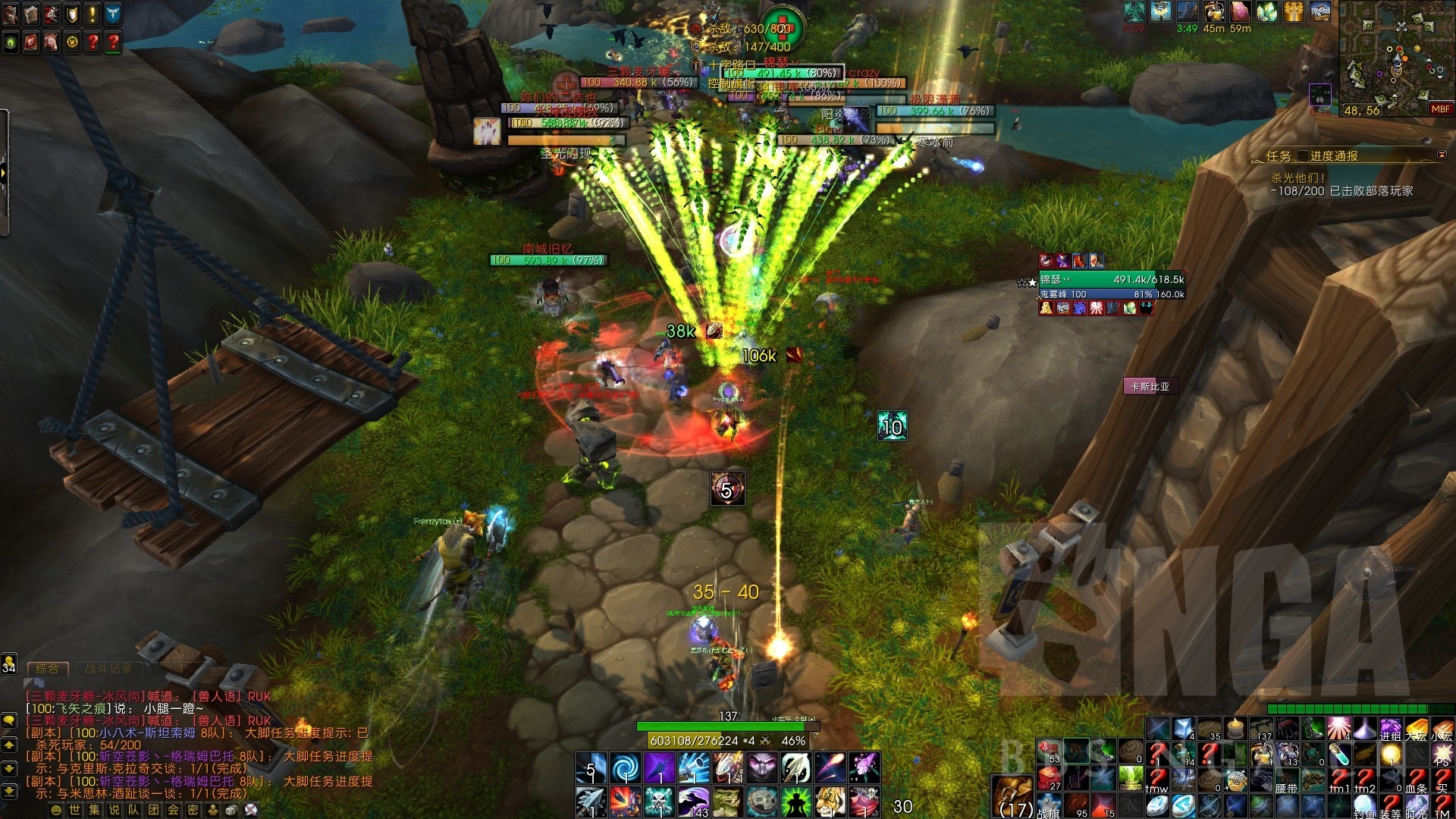Screen dimensions: 1456x819
Task: Open the 战斗记录 combat log tab
Action: [x=108, y=669]
